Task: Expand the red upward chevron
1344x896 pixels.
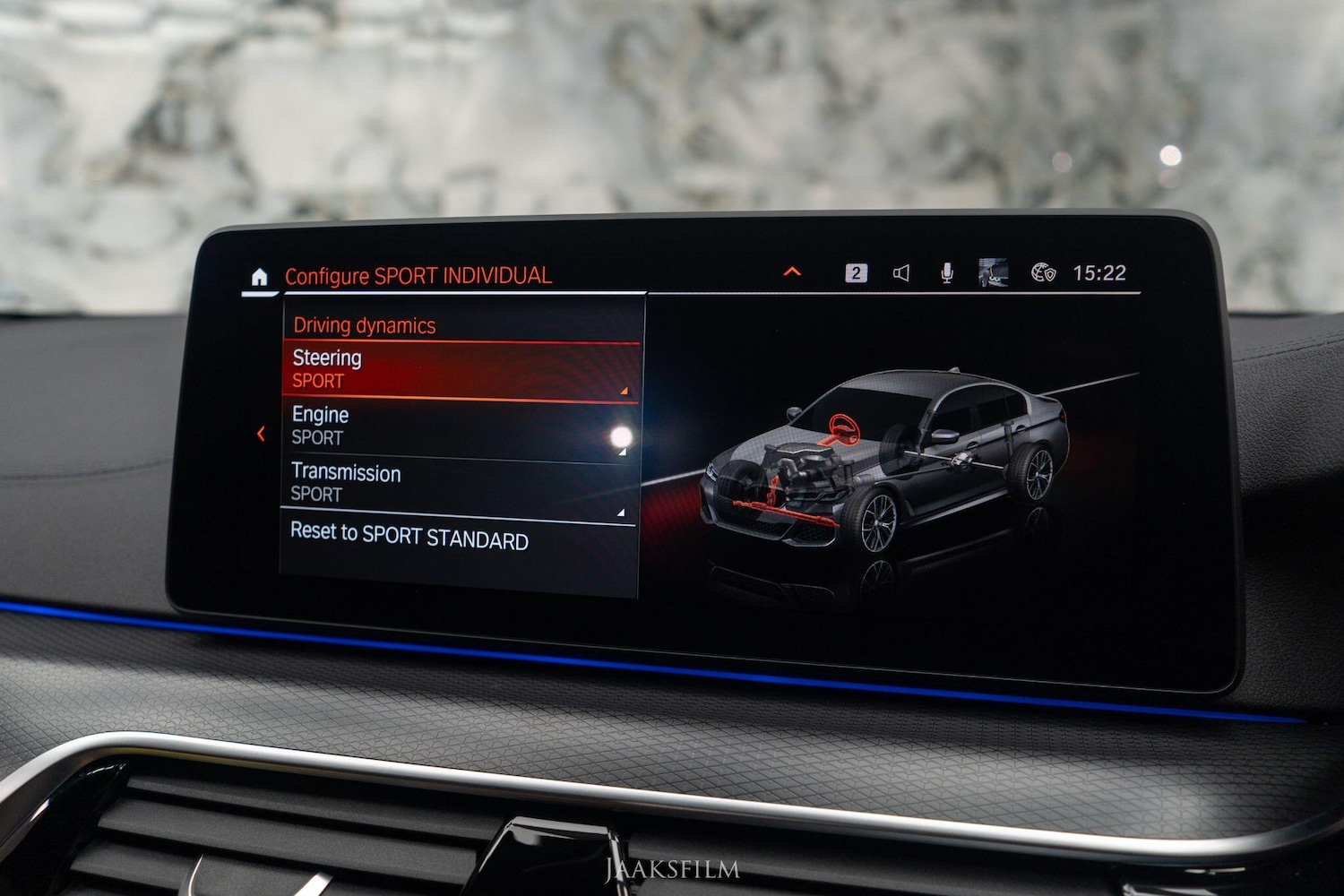Action: click(x=792, y=271)
